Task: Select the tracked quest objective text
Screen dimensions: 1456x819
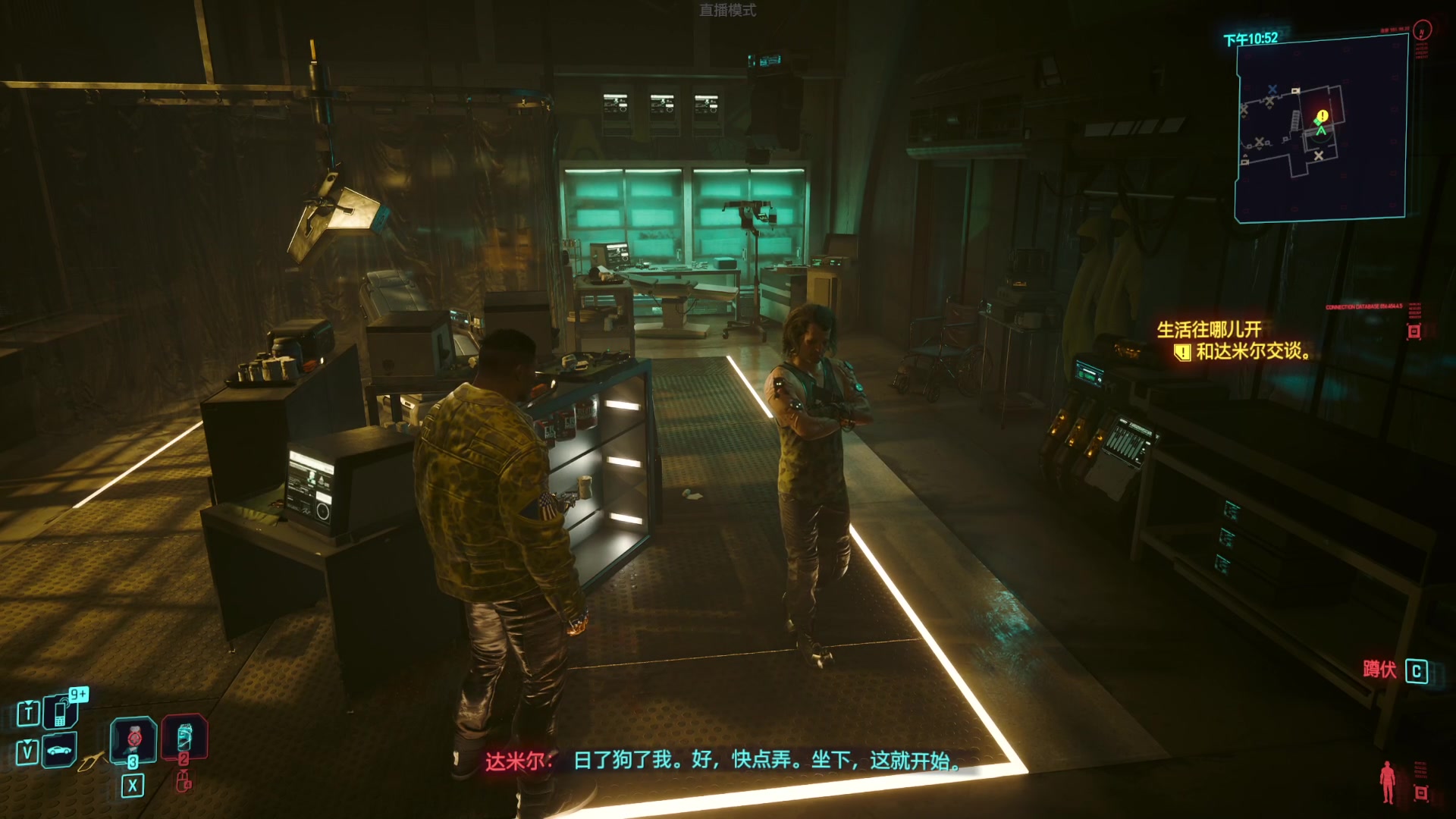Action: tap(1252, 352)
